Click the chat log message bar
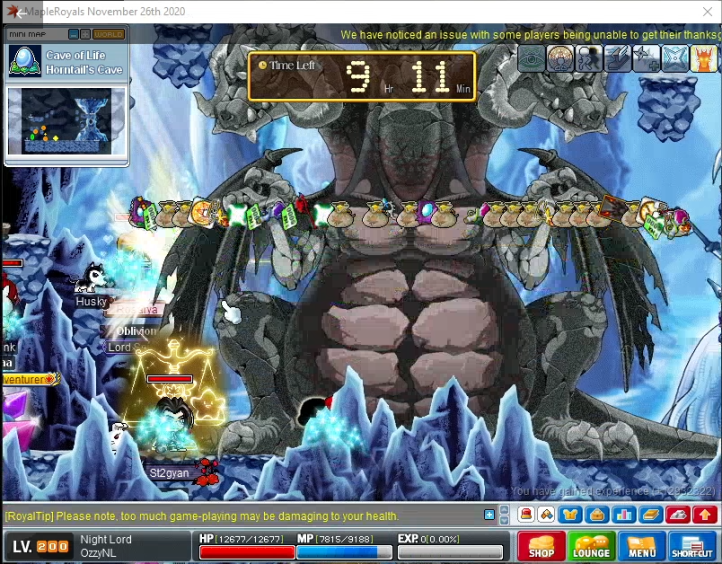The image size is (722, 564). point(240,516)
